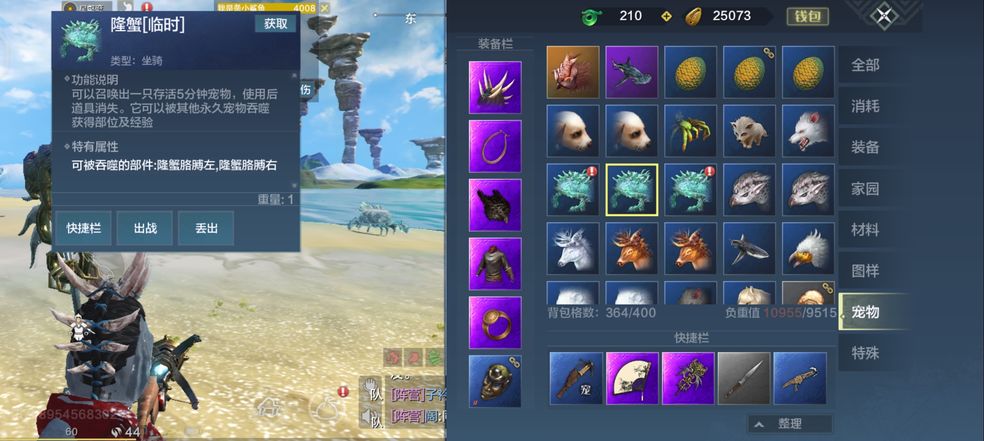Open the 装备 equipment tab

[x=864, y=147]
